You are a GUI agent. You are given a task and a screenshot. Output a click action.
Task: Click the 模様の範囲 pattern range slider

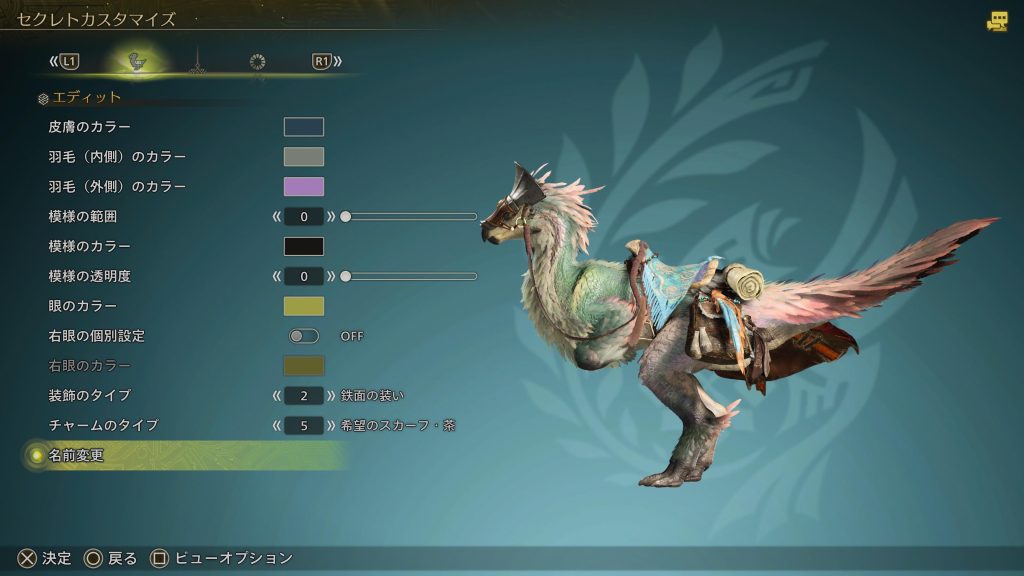pos(410,216)
